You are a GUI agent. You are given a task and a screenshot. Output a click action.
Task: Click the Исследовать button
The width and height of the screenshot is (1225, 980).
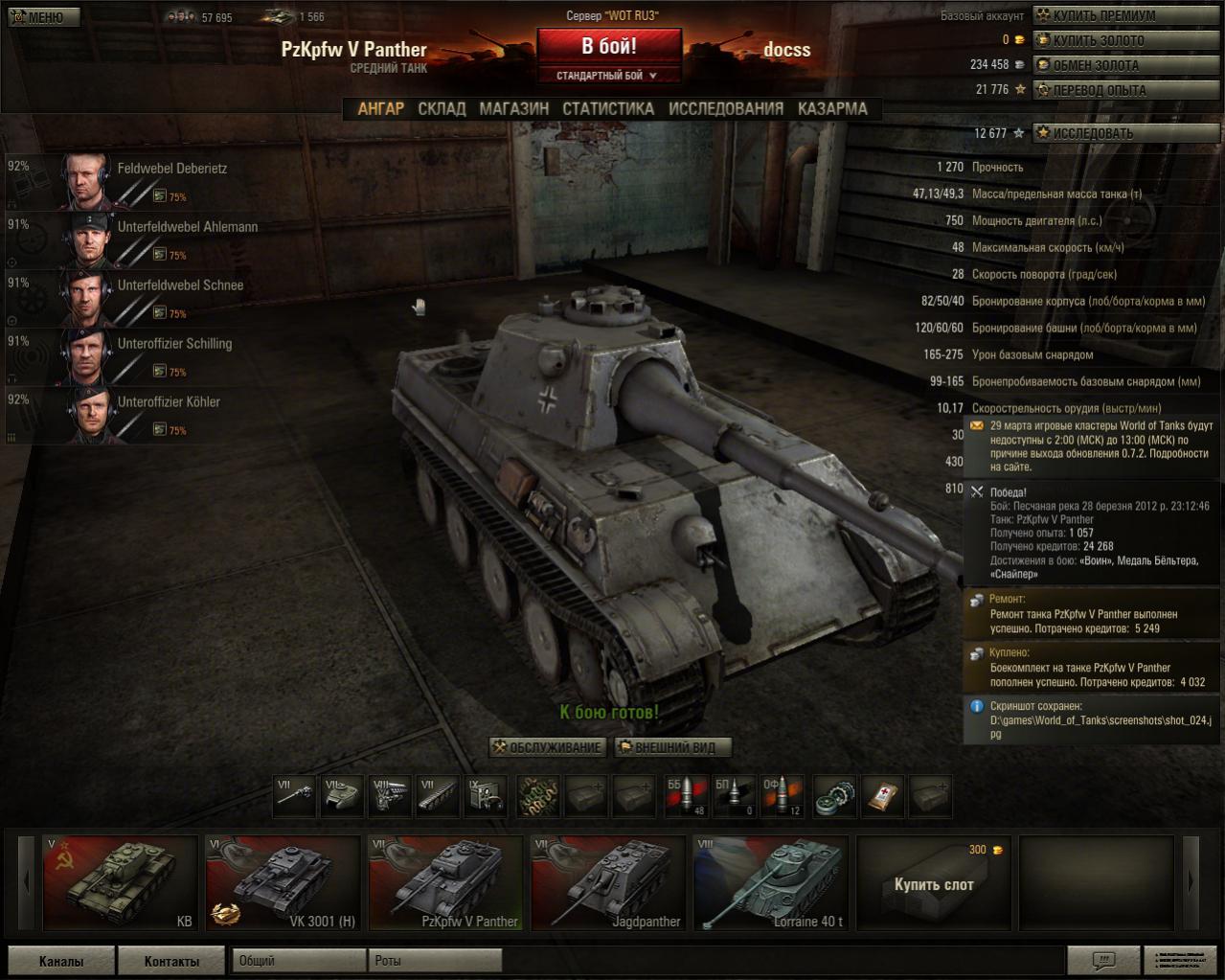[1126, 133]
